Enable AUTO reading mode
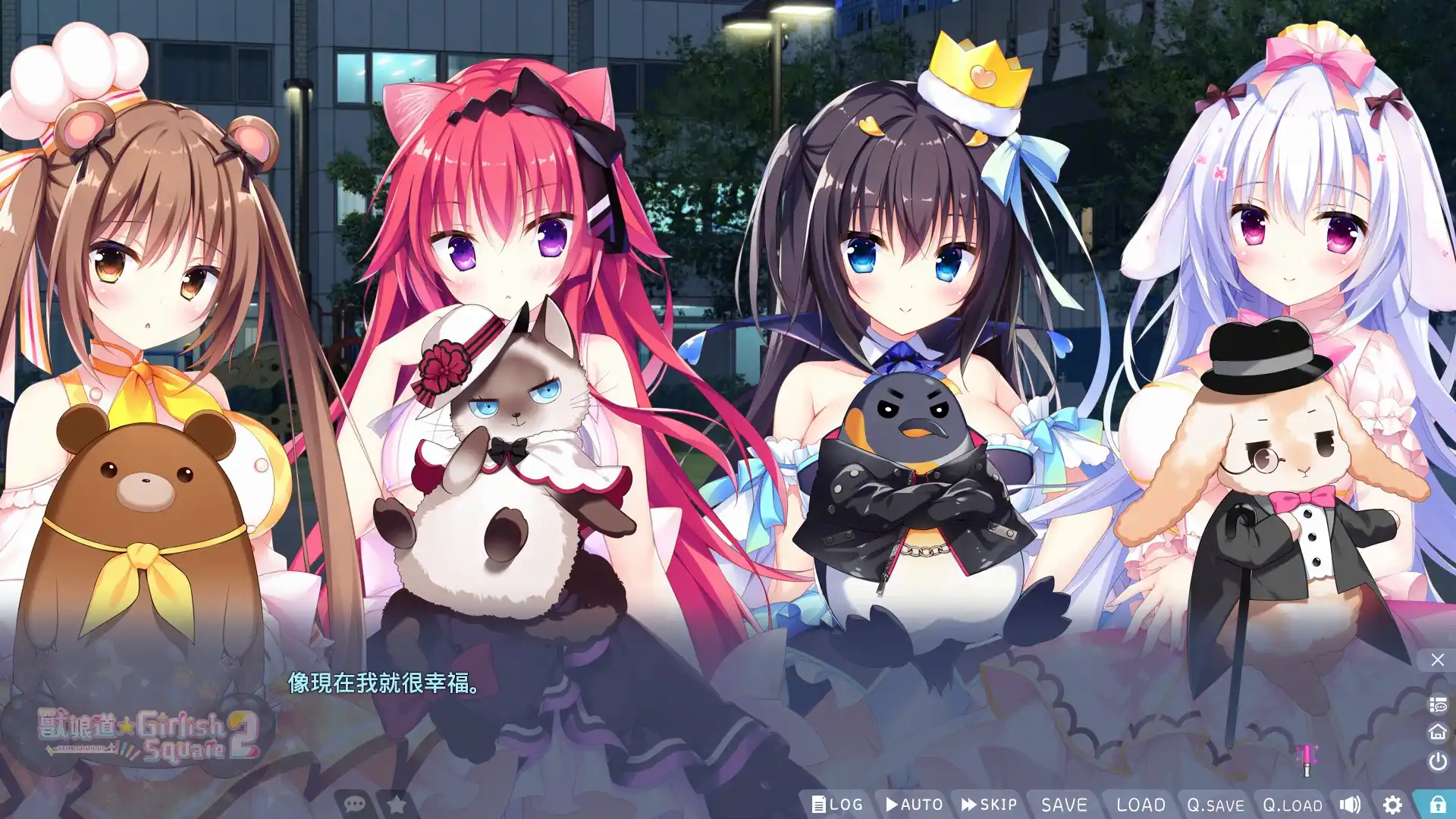 tap(915, 804)
